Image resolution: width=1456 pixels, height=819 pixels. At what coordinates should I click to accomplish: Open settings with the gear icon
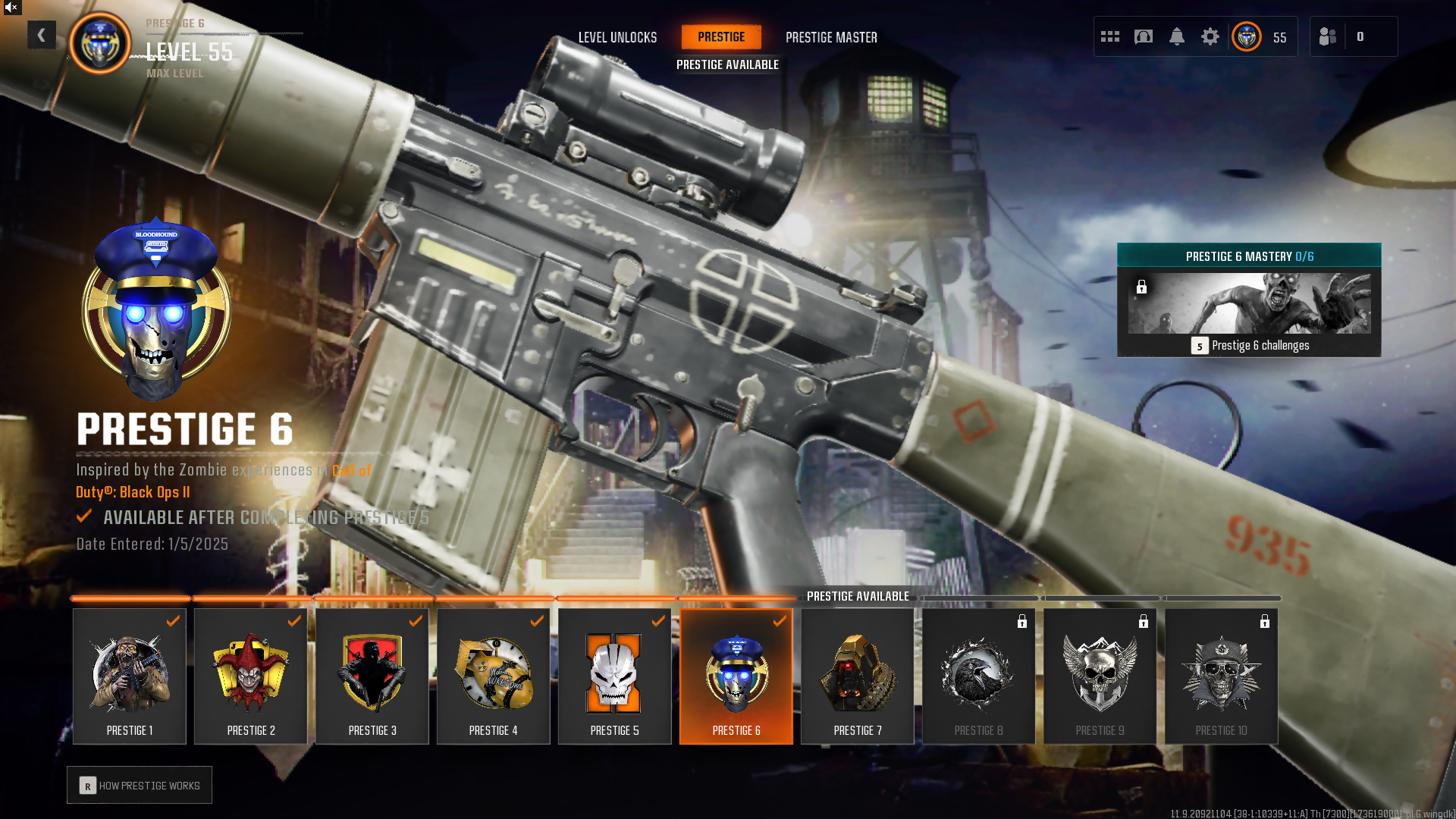tap(1210, 36)
